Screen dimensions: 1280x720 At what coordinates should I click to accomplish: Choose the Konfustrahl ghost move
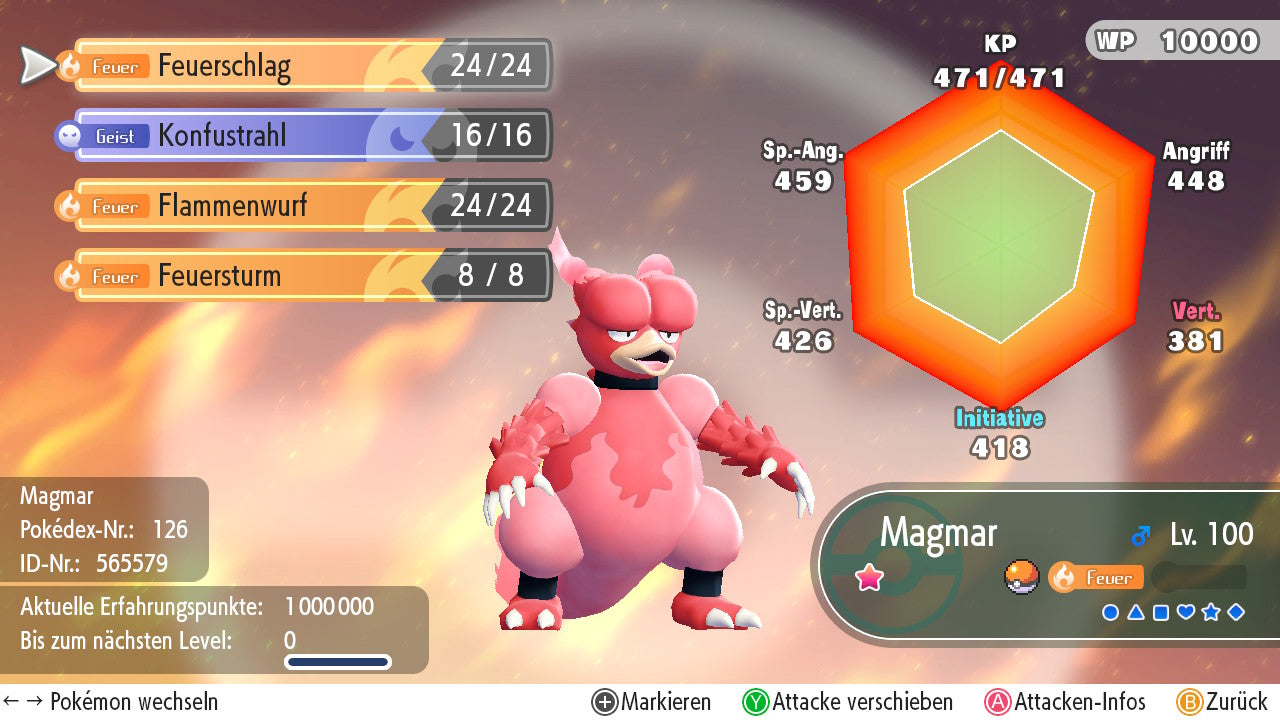coord(300,136)
